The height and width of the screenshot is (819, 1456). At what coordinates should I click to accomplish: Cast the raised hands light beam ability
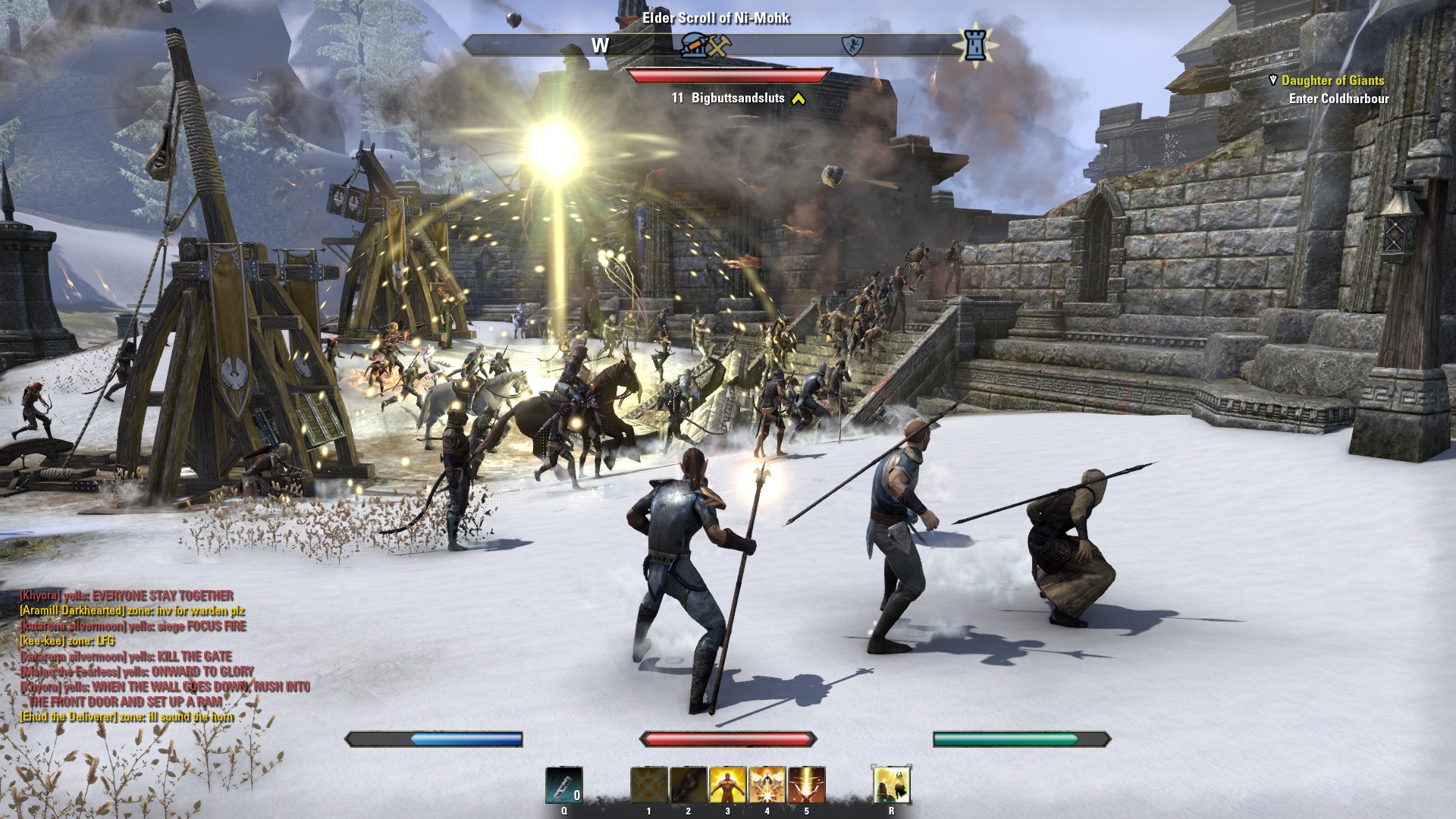(807, 785)
